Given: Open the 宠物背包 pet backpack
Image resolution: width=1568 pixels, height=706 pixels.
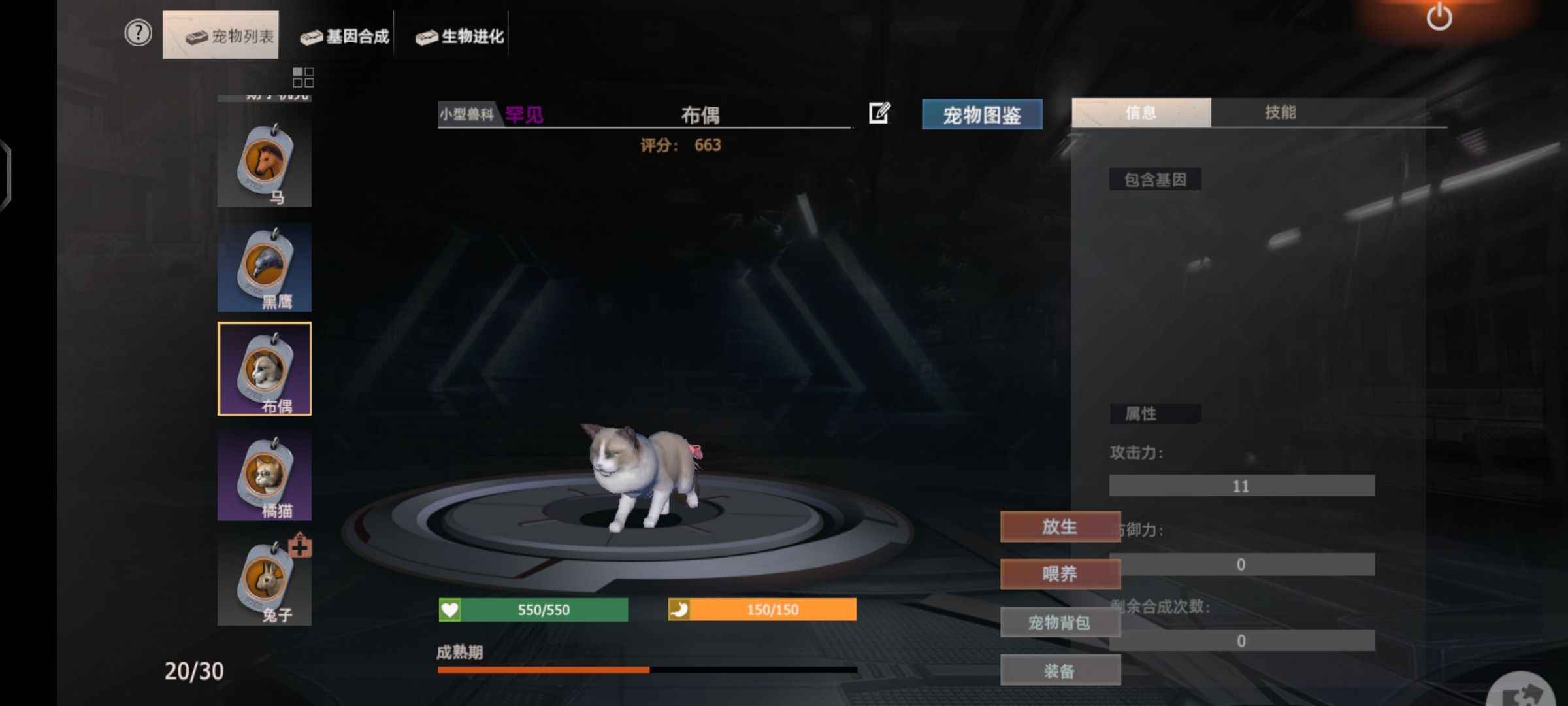Looking at the screenshot, I should (x=1060, y=622).
